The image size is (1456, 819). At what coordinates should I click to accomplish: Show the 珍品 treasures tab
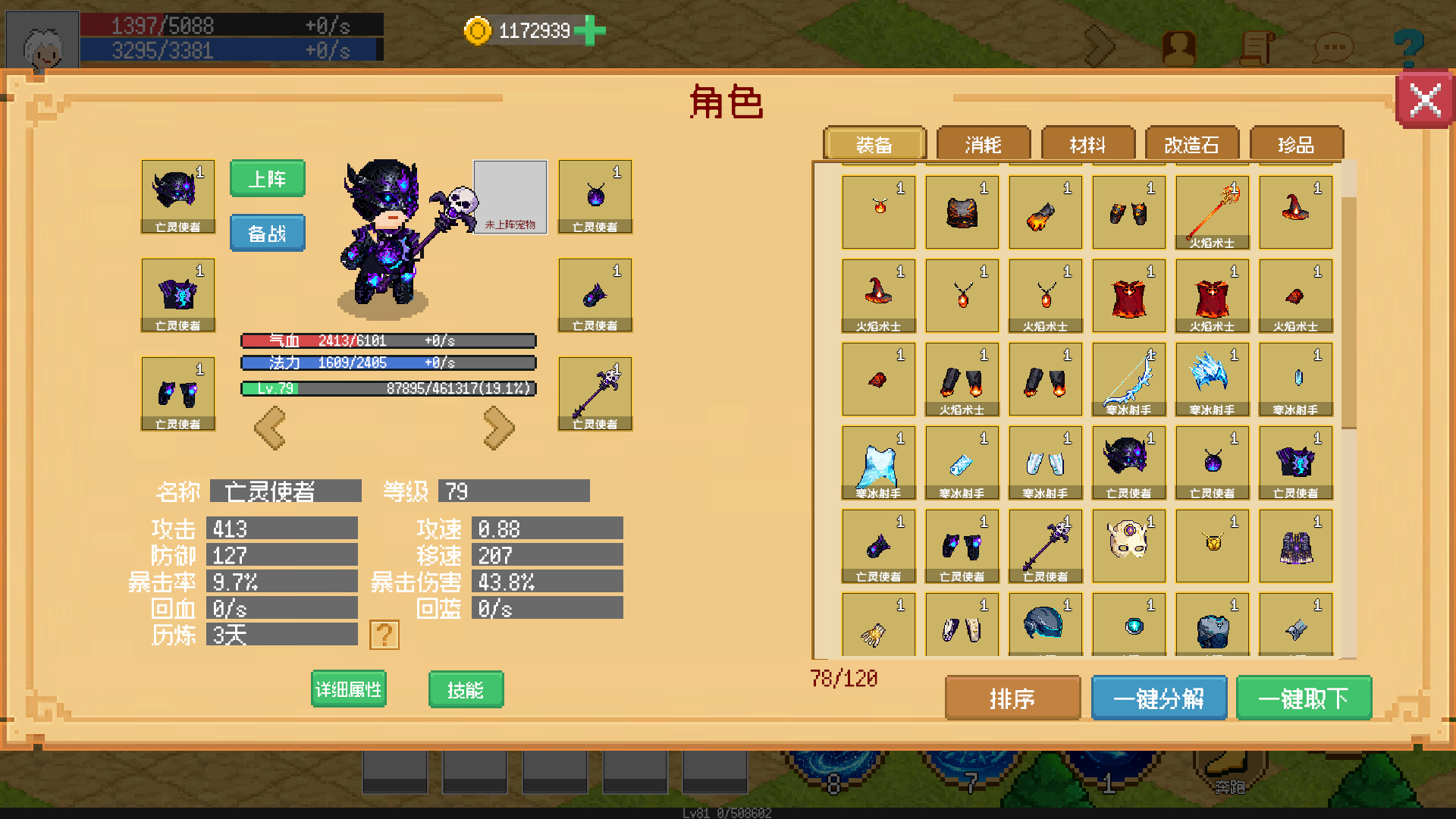click(x=1296, y=144)
